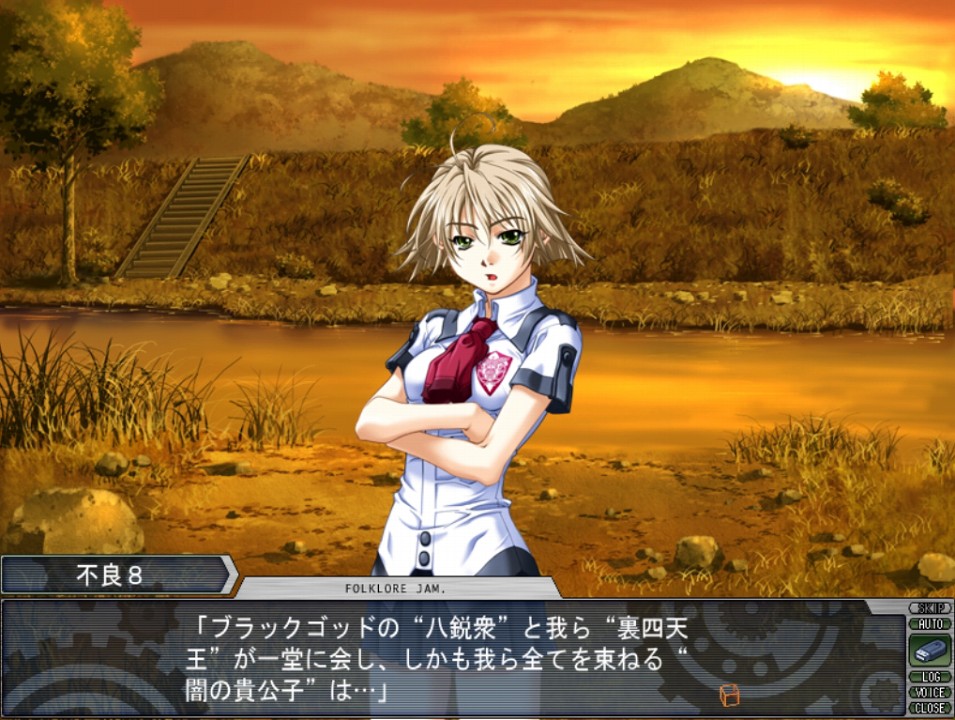Click the USB memory stick save icon
This screenshot has width=955, height=720.
click(x=929, y=650)
